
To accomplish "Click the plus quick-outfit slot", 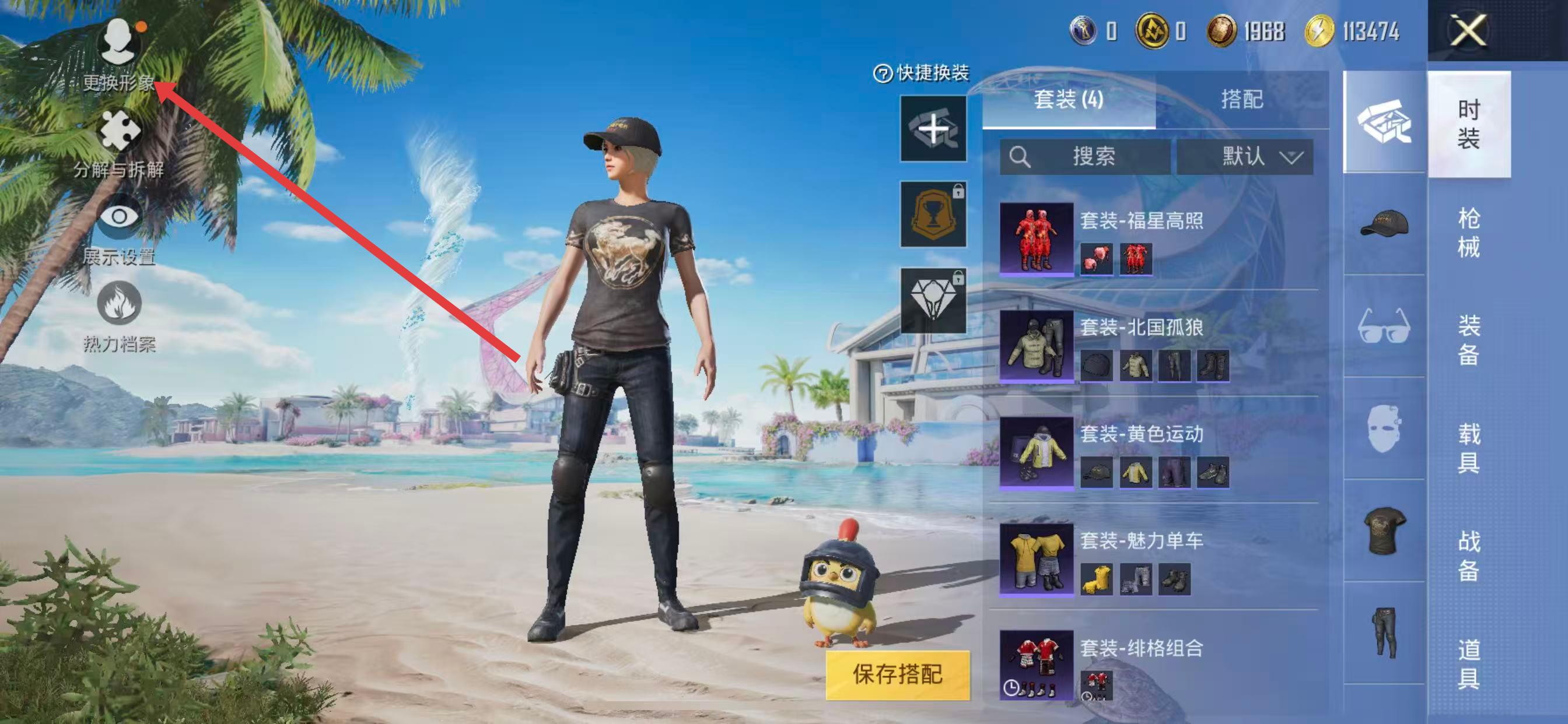I will (x=933, y=128).
